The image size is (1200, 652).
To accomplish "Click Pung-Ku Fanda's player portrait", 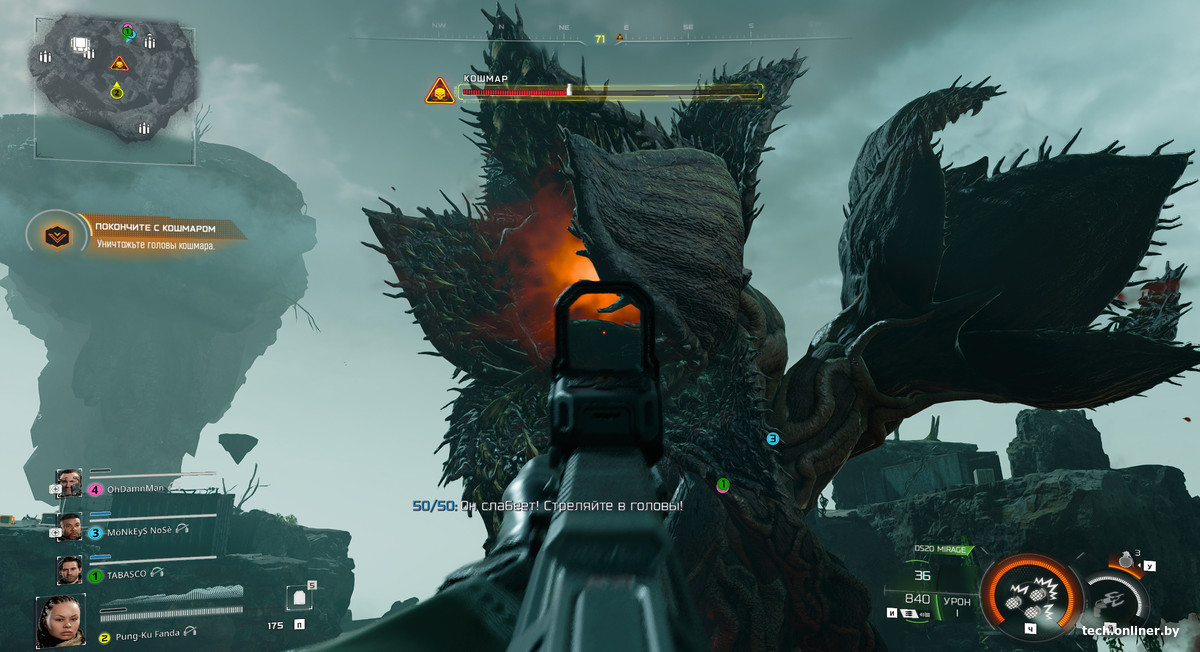I will click(x=60, y=620).
